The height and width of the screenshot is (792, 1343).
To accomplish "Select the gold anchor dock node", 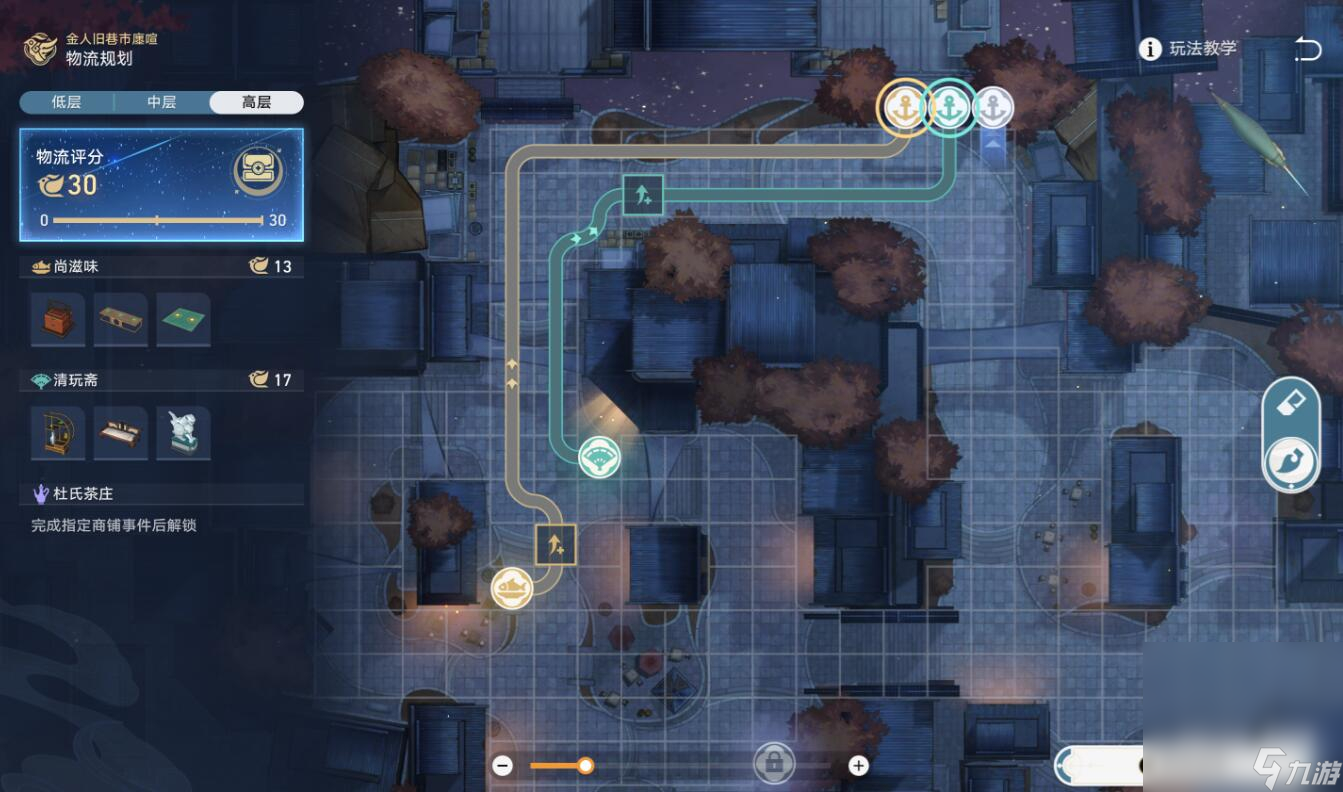I will (x=904, y=107).
